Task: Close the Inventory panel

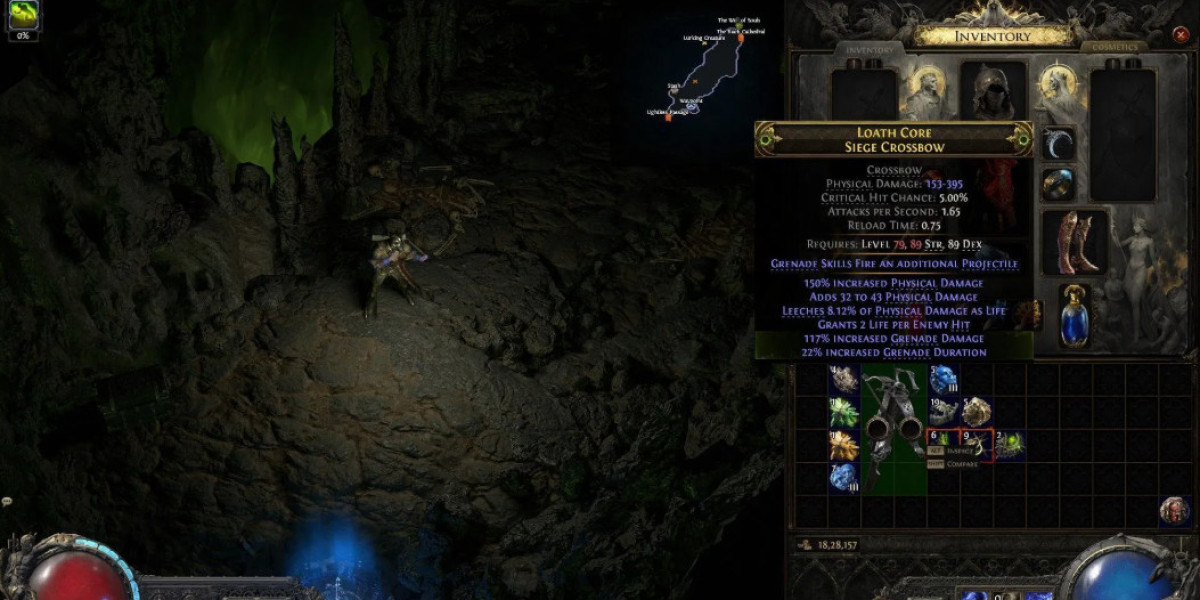Action: (x=1181, y=35)
